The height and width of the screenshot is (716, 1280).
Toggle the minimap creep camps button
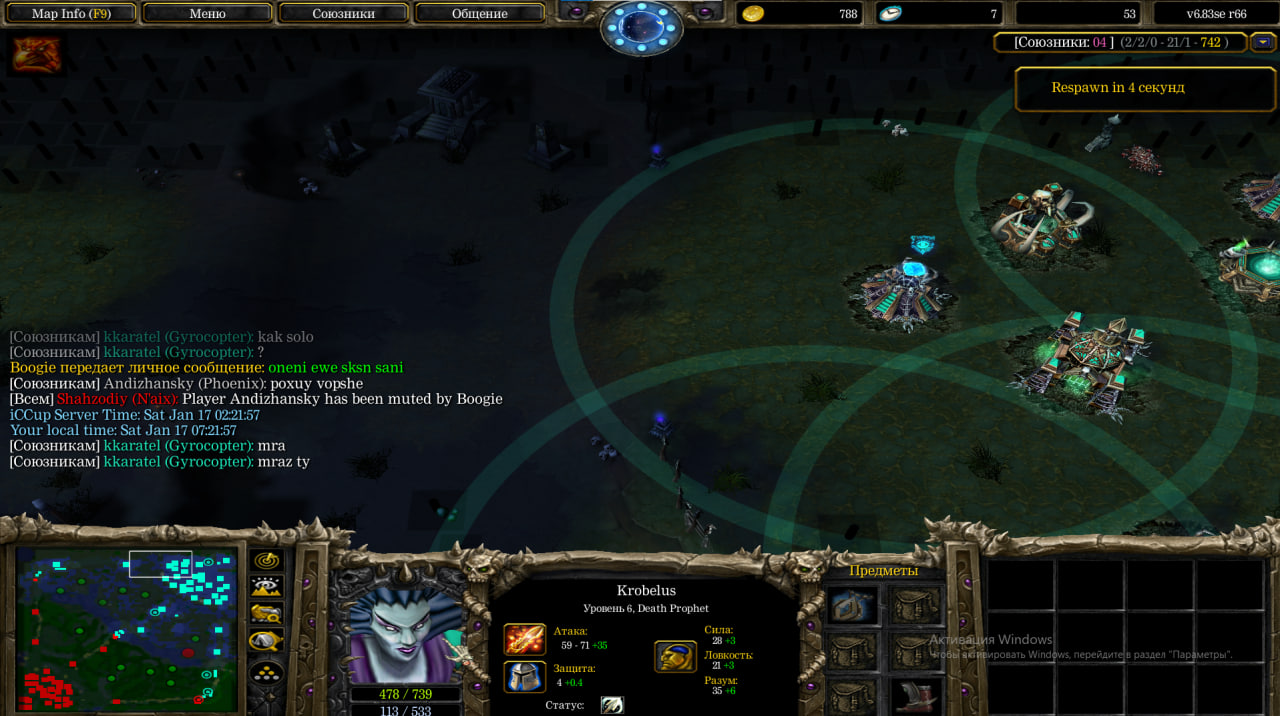[267, 641]
